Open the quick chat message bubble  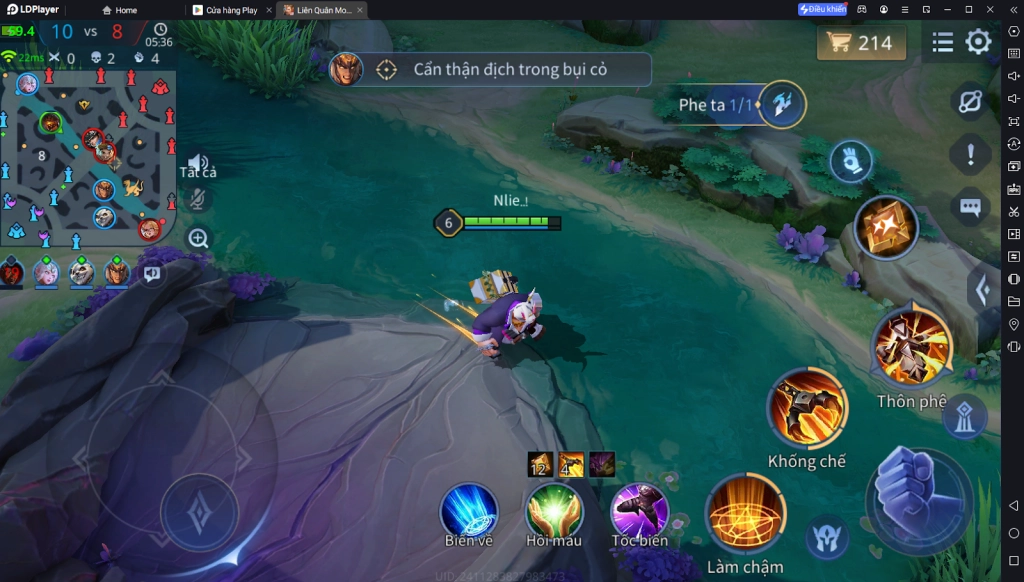(970, 207)
